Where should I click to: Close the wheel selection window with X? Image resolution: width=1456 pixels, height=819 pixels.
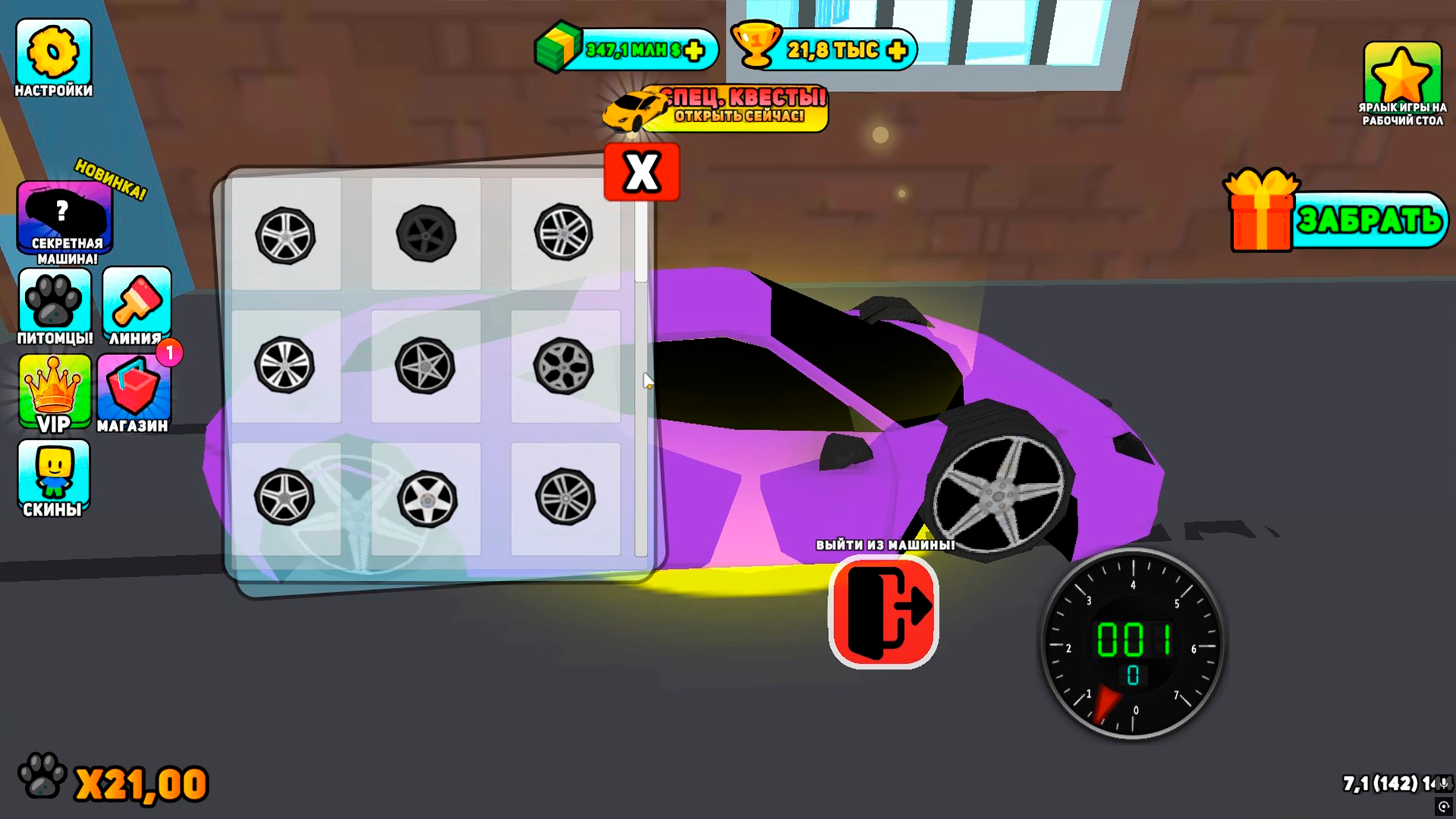pyautogui.click(x=641, y=171)
